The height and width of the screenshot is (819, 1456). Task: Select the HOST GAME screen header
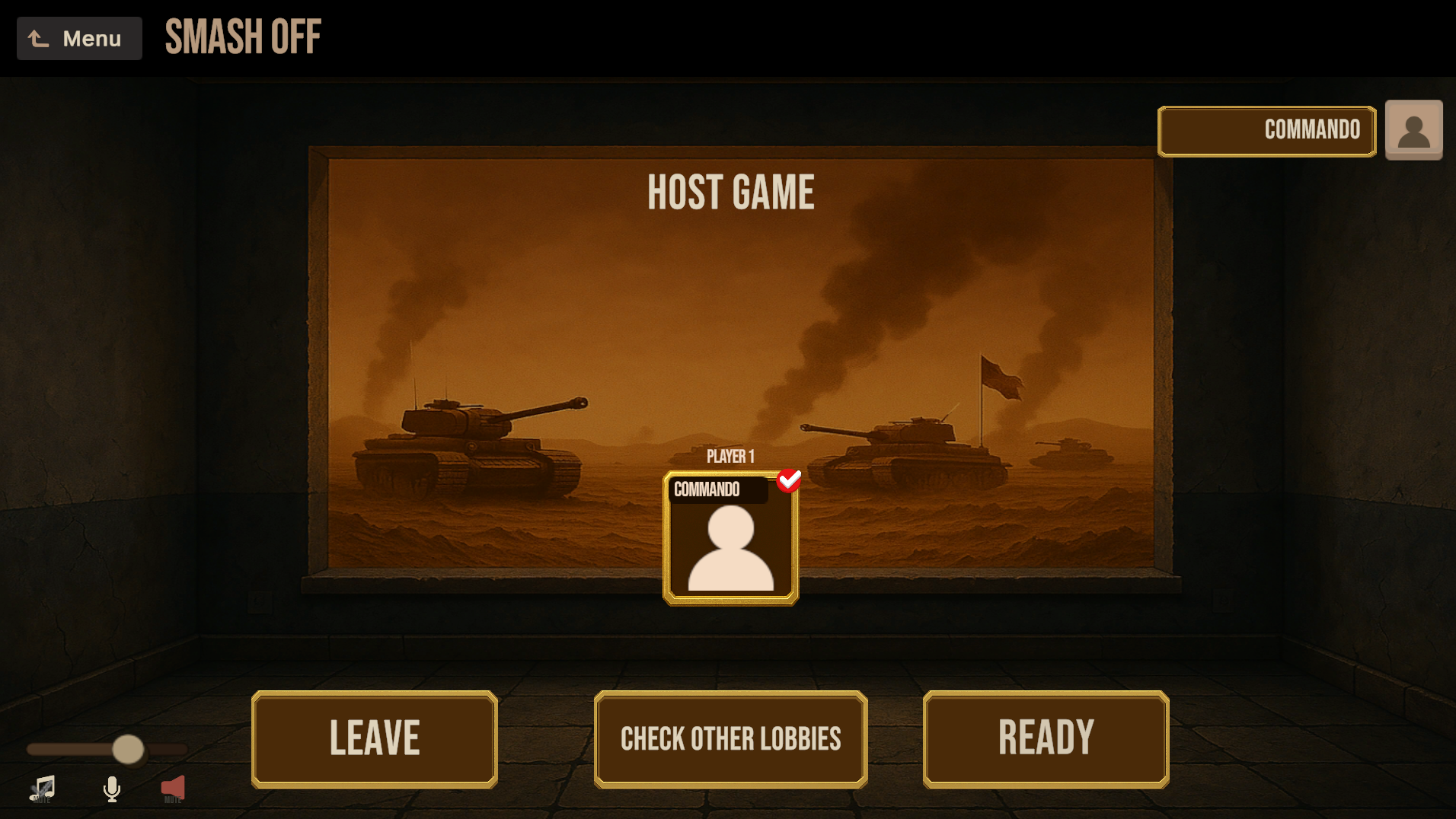[730, 191]
